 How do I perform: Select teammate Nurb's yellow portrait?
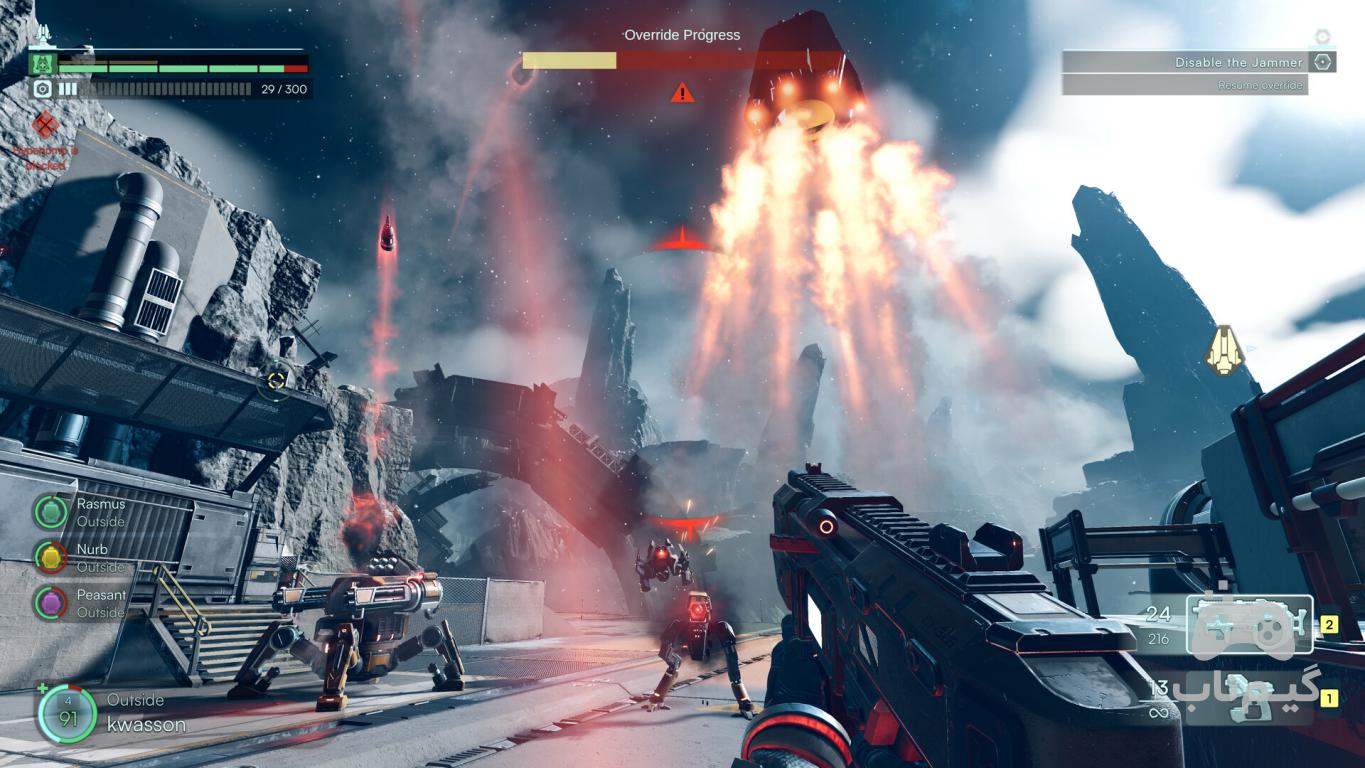click(x=50, y=557)
